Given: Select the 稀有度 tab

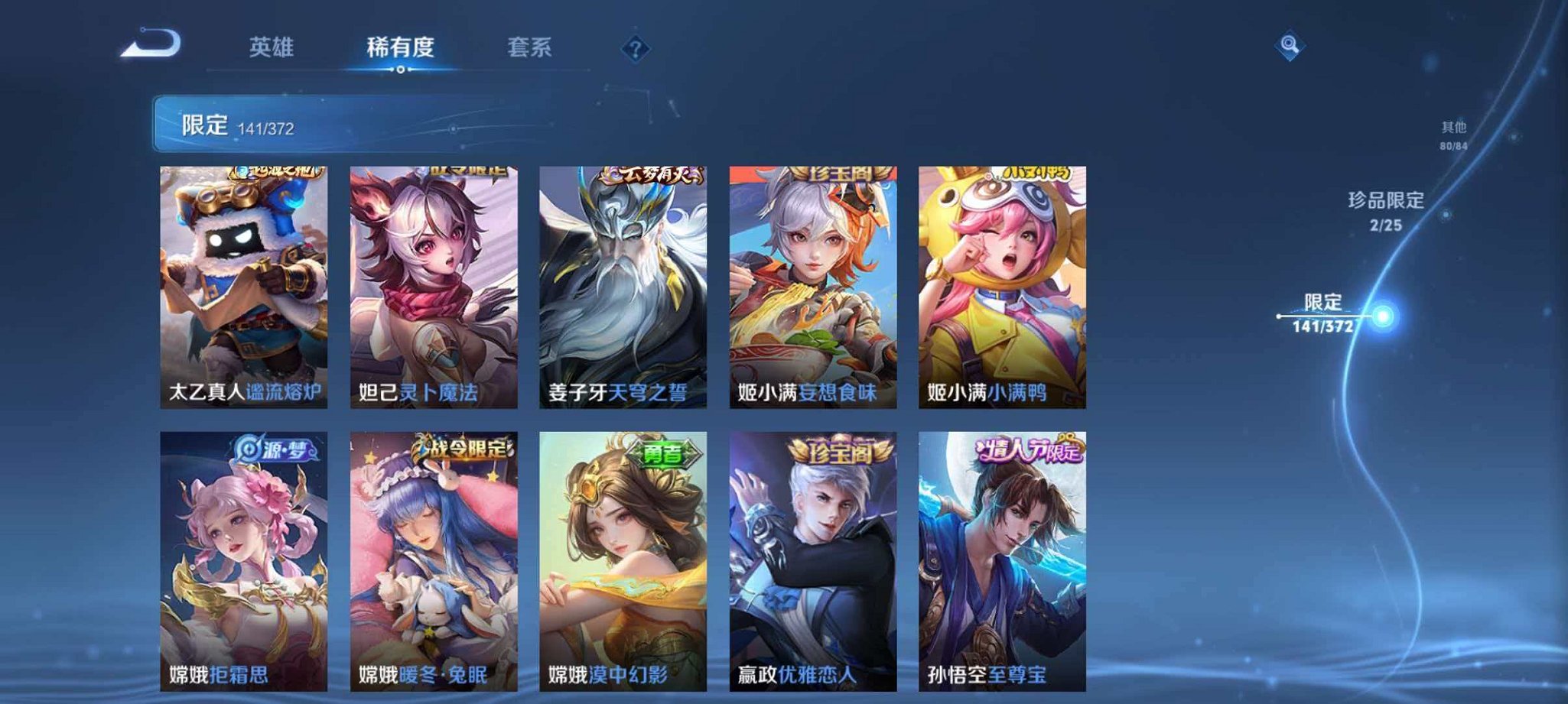Looking at the screenshot, I should point(401,47).
